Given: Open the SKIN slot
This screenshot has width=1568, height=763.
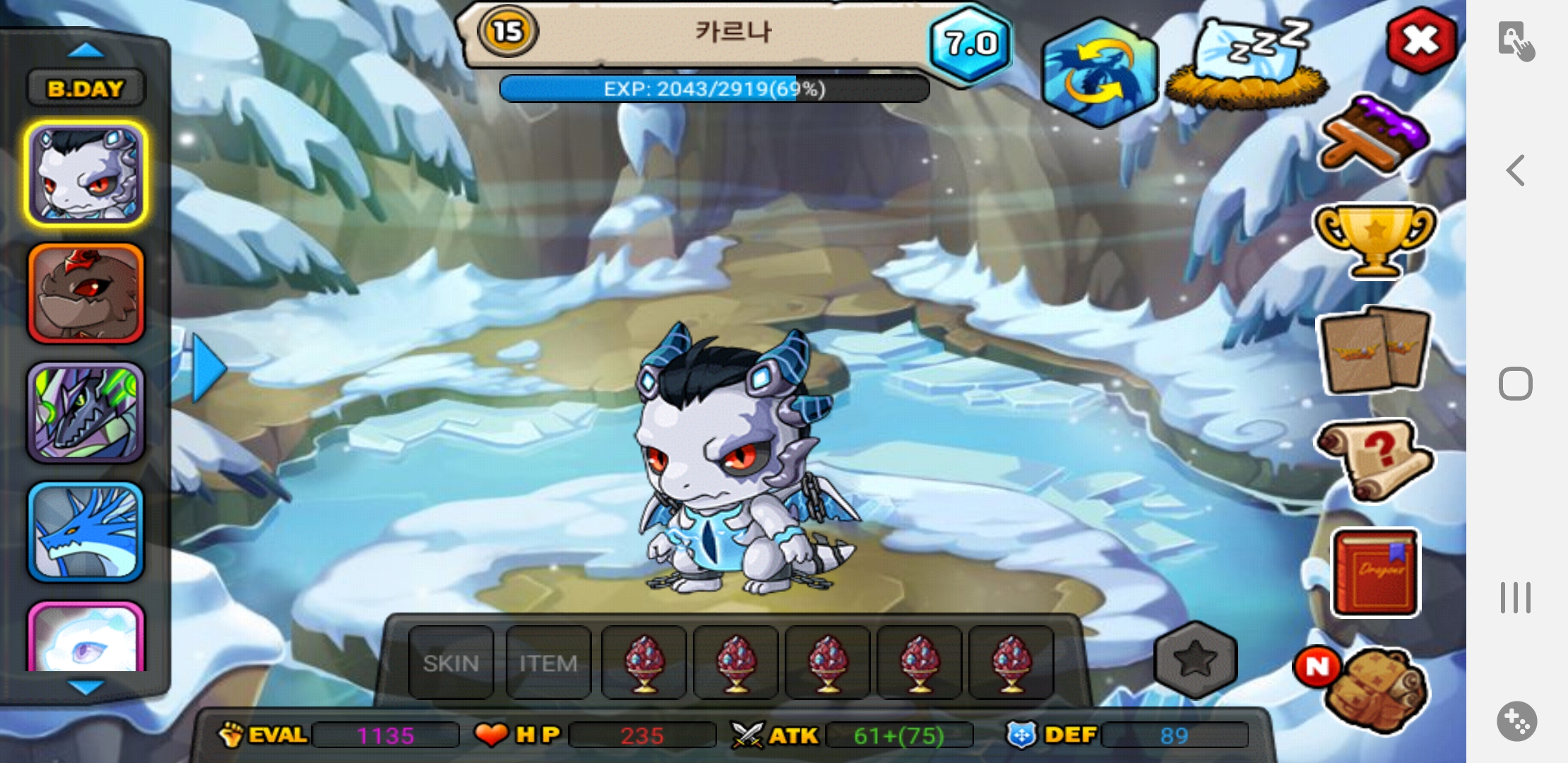Looking at the screenshot, I should (451, 663).
